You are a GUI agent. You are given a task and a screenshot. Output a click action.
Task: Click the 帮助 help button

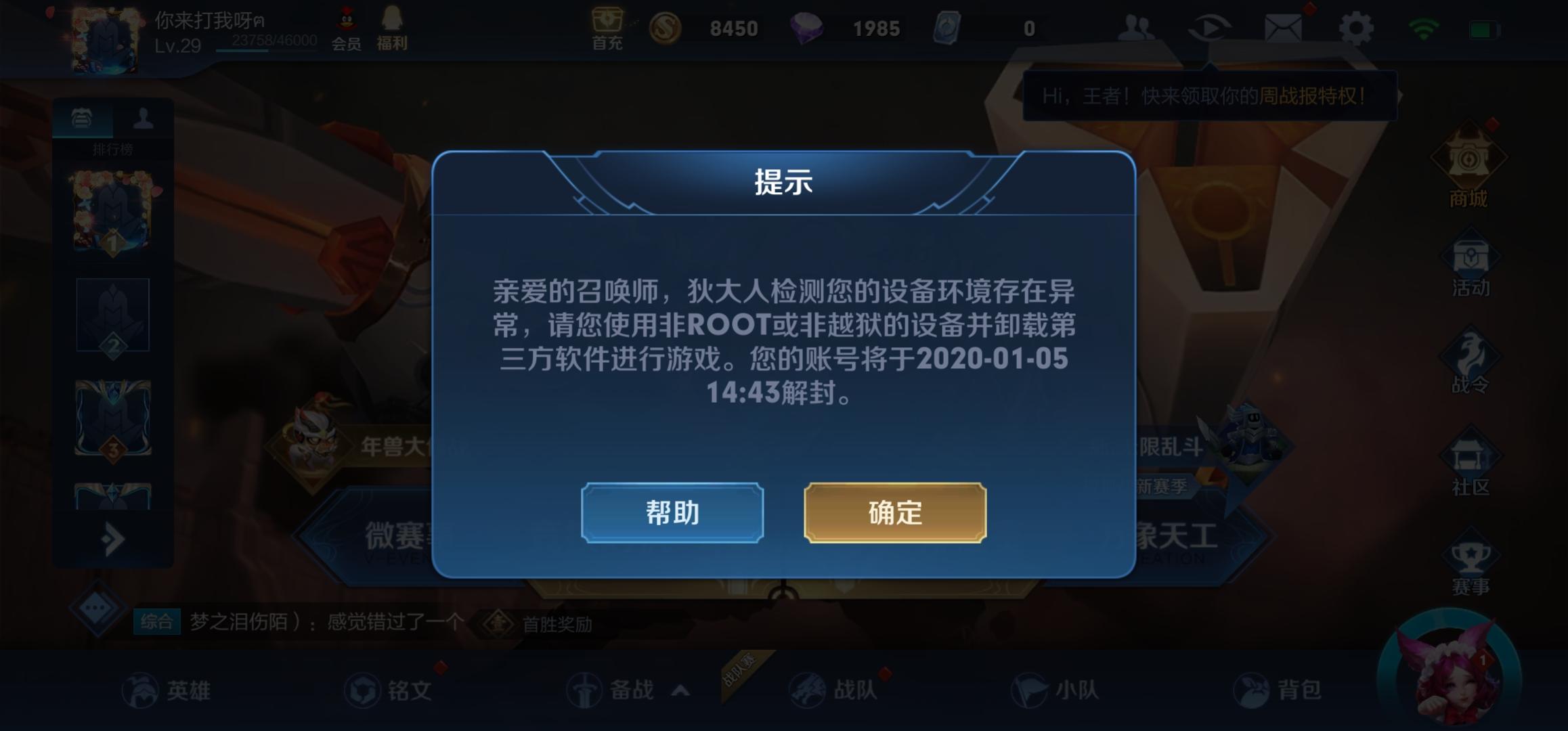(x=672, y=513)
